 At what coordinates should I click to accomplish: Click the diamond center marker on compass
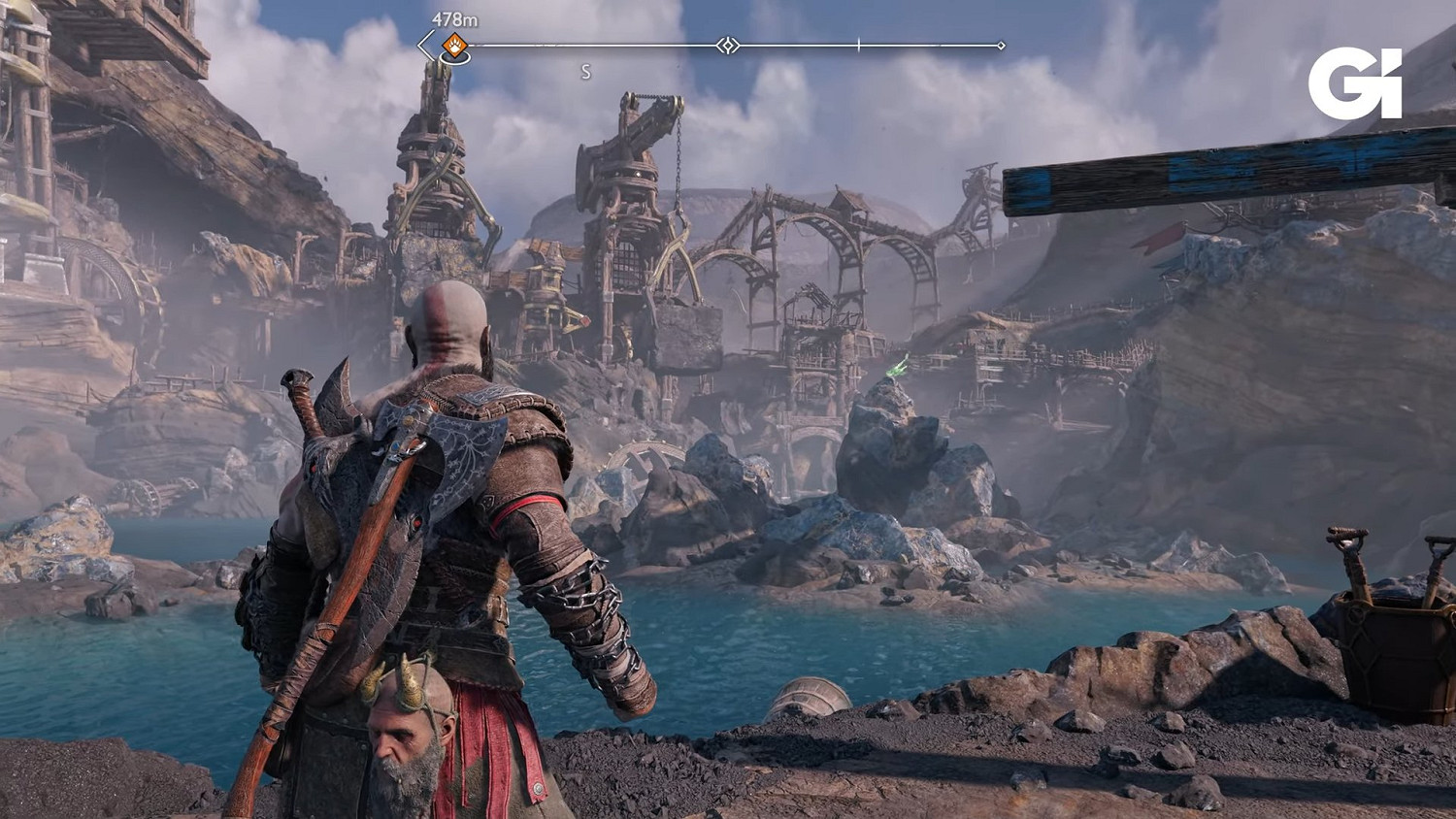click(x=728, y=46)
